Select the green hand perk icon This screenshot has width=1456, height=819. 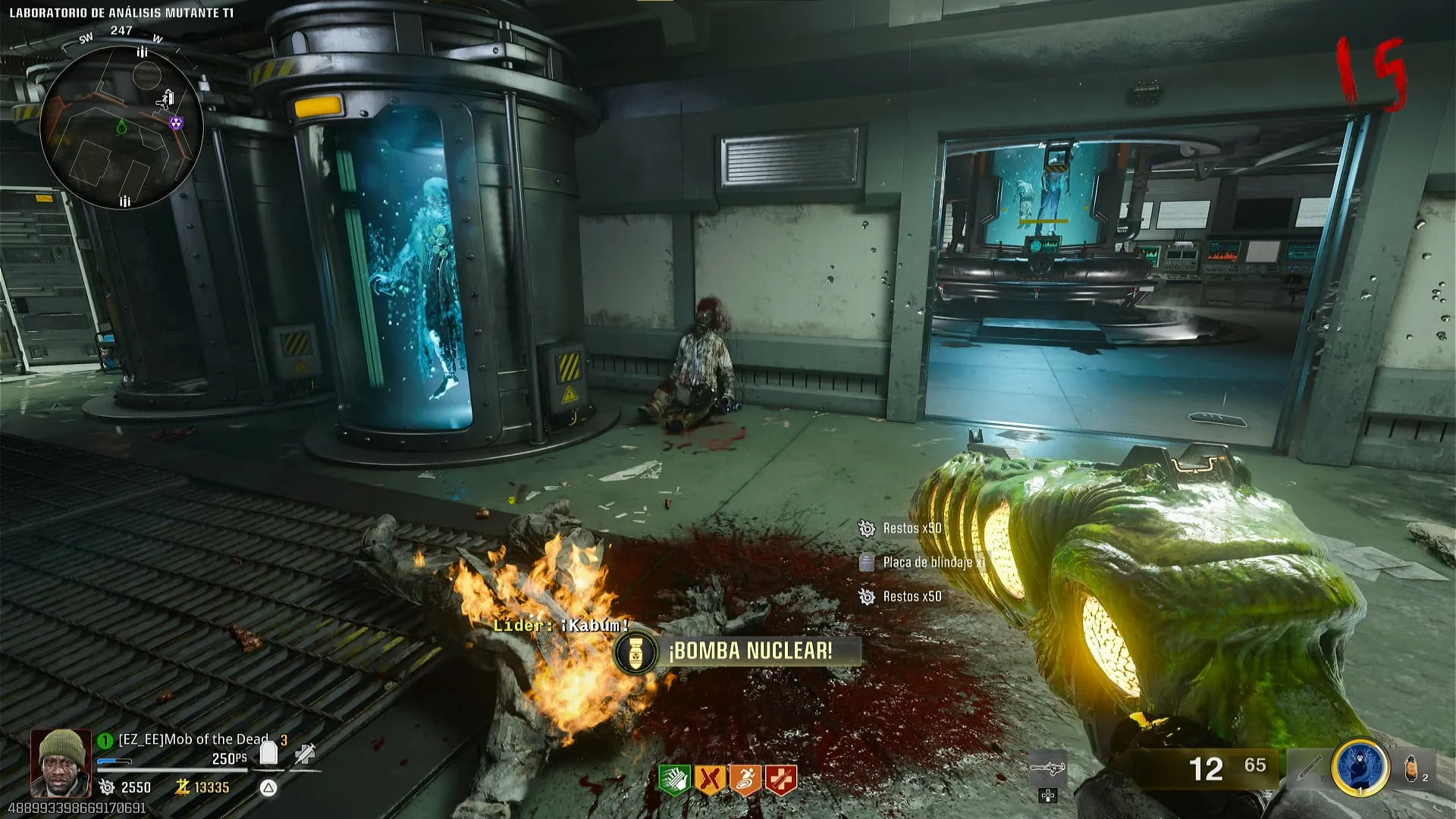[x=674, y=780]
